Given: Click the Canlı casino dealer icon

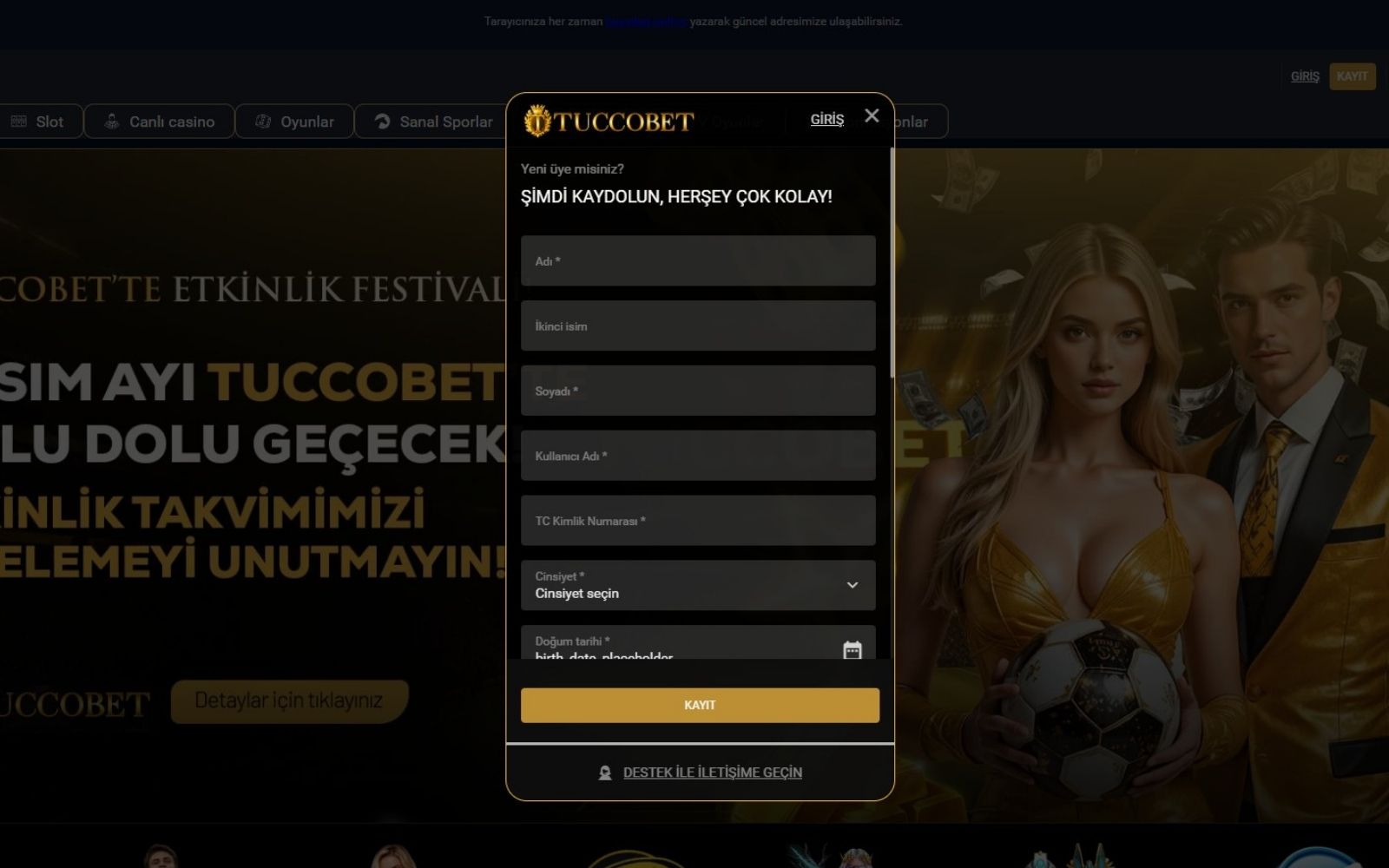Looking at the screenshot, I should click(x=109, y=122).
